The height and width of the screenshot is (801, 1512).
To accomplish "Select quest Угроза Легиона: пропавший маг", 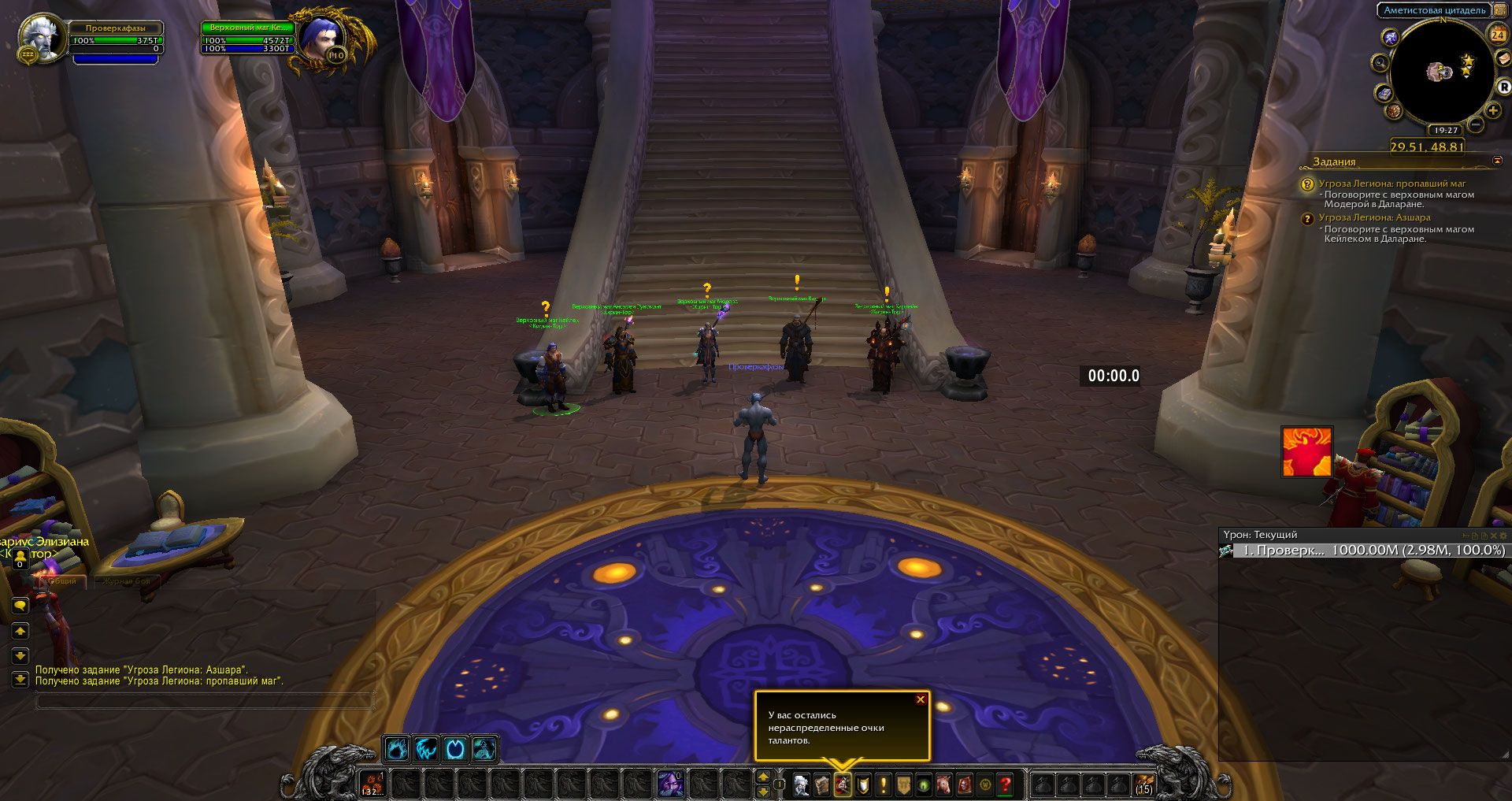I will (x=1392, y=184).
